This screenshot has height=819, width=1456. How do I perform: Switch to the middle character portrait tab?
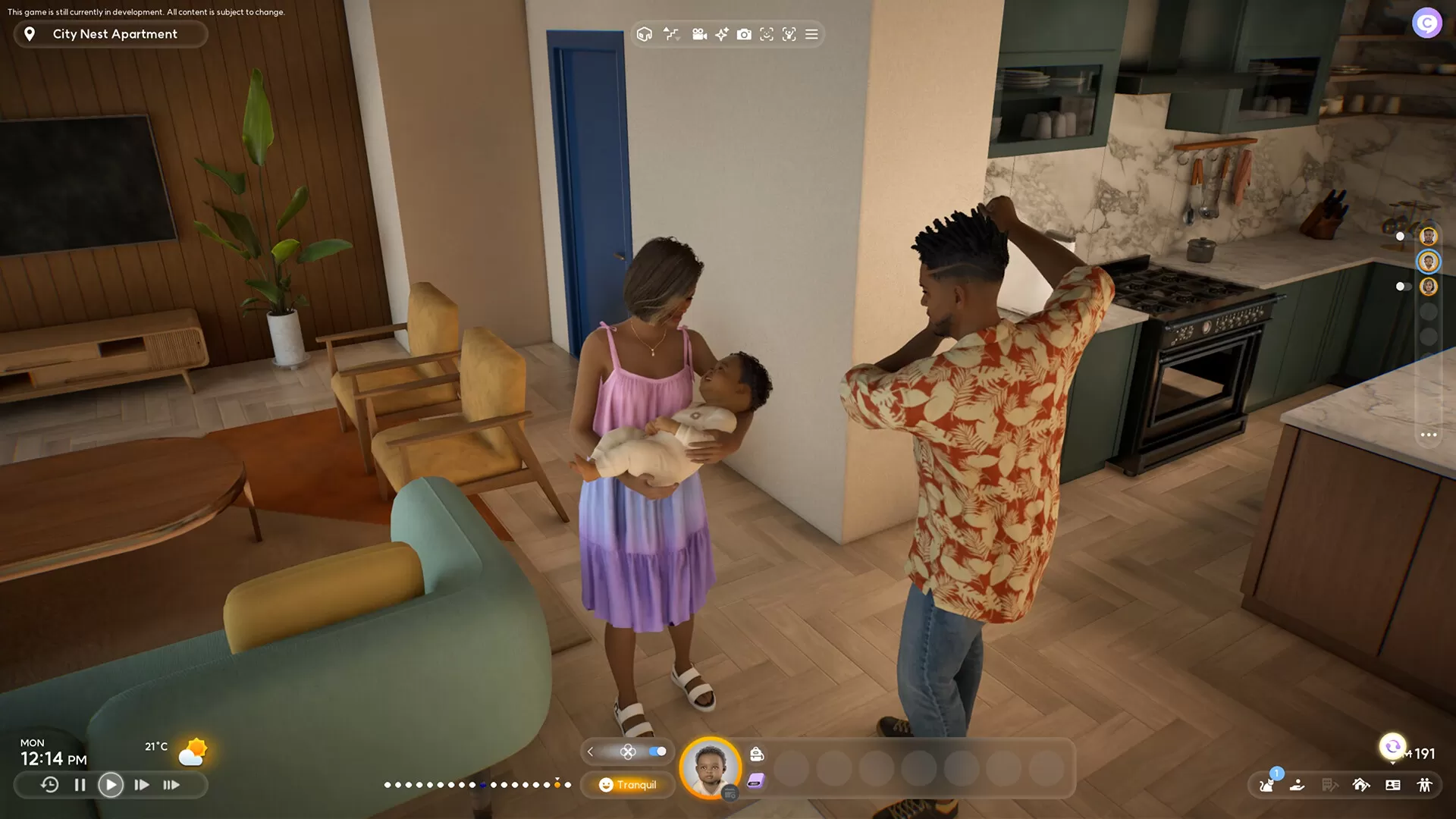click(x=1428, y=262)
